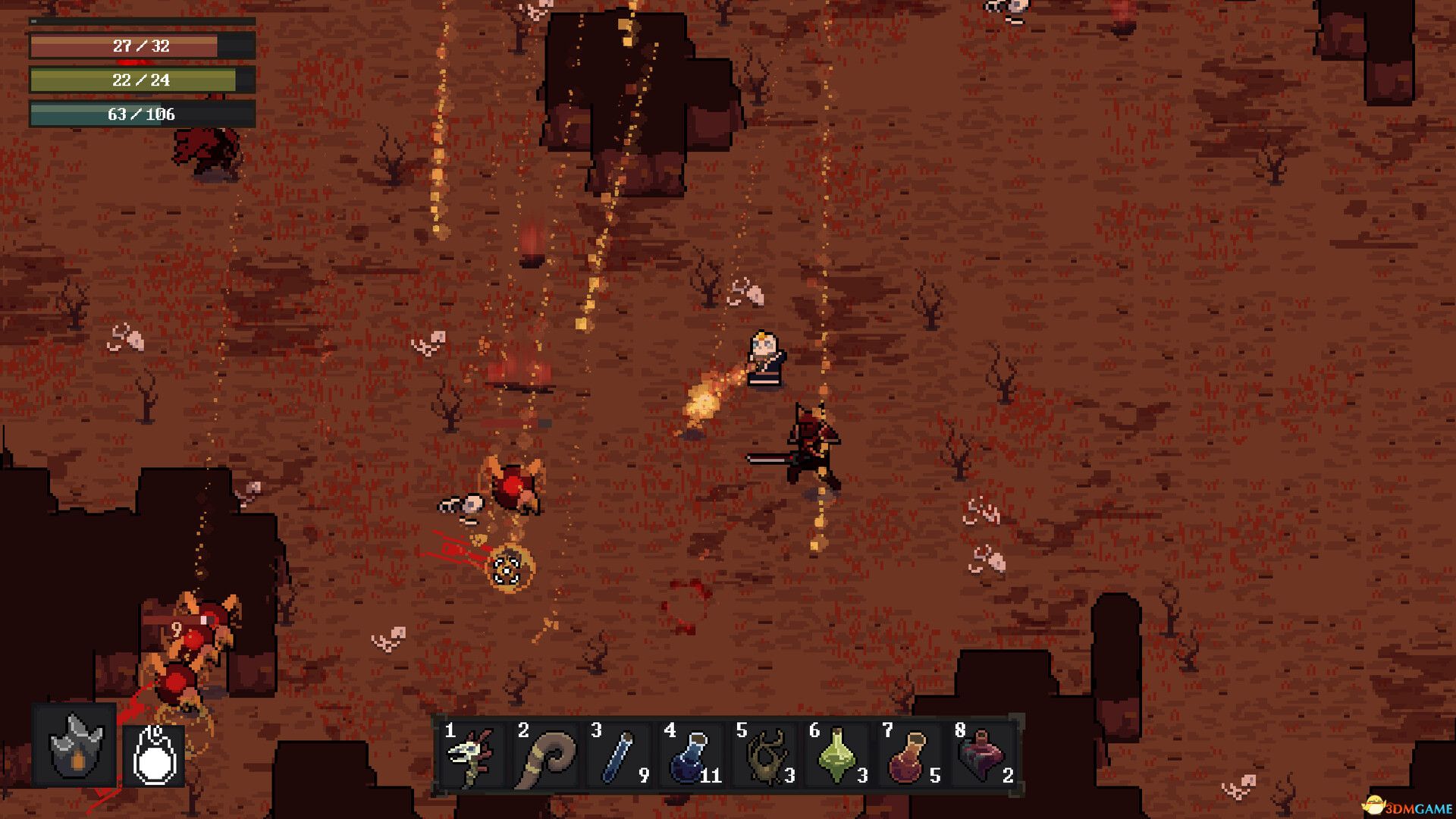Activate the white fireball spell icon
Screen dimensions: 1456x819
[x=155, y=755]
